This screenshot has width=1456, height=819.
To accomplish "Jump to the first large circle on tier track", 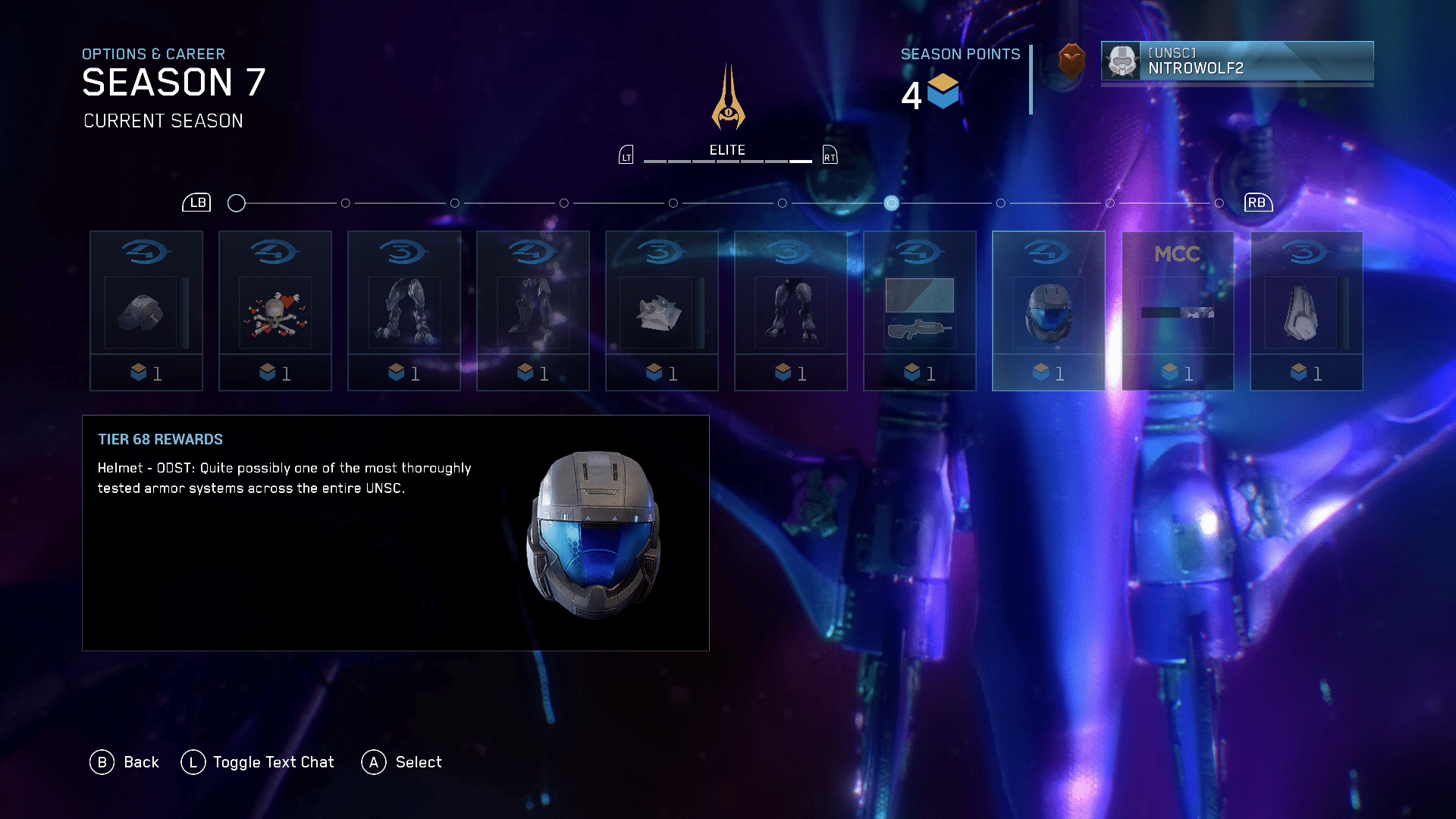I will (237, 203).
